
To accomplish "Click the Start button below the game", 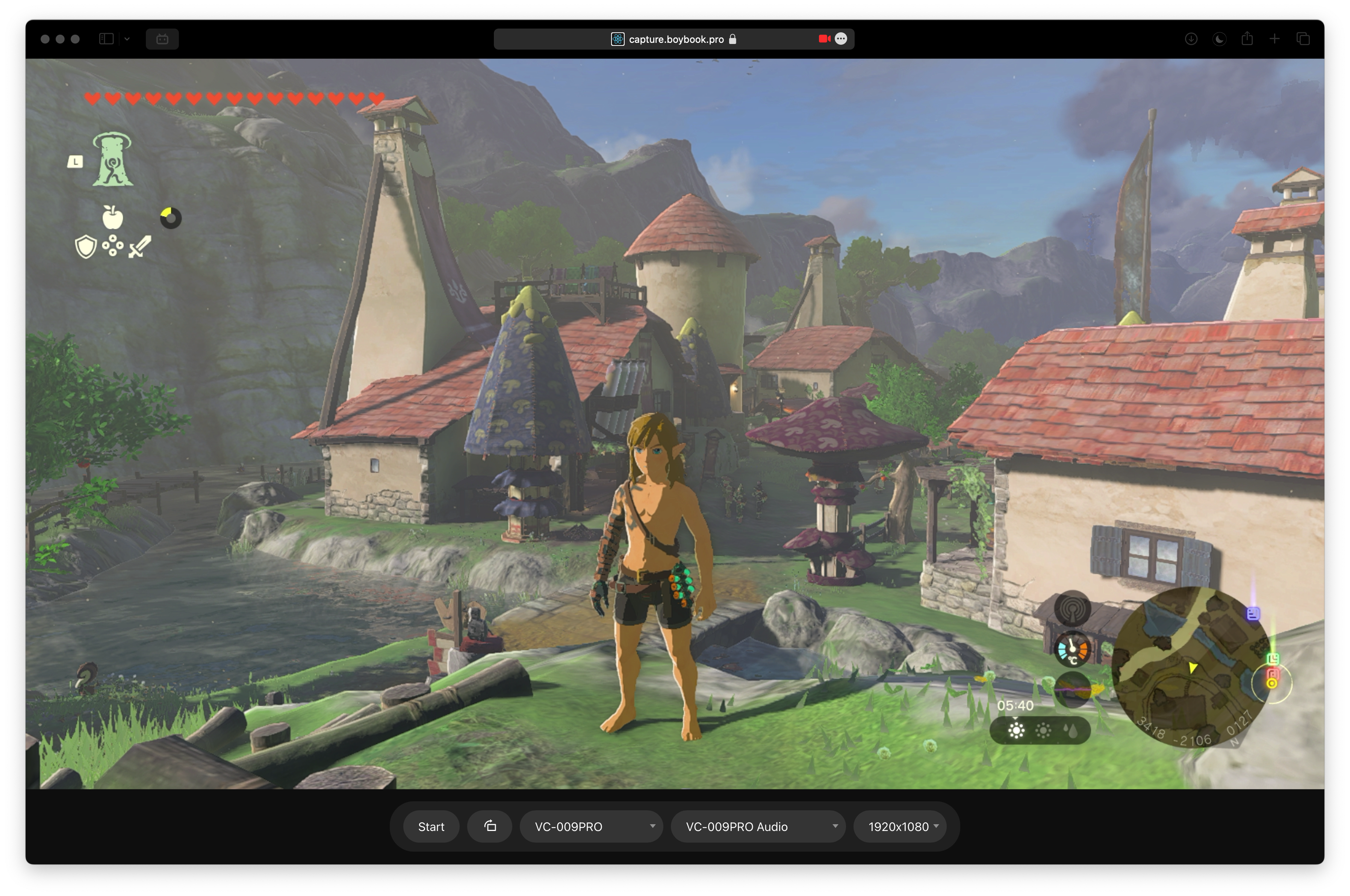I will (x=431, y=826).
